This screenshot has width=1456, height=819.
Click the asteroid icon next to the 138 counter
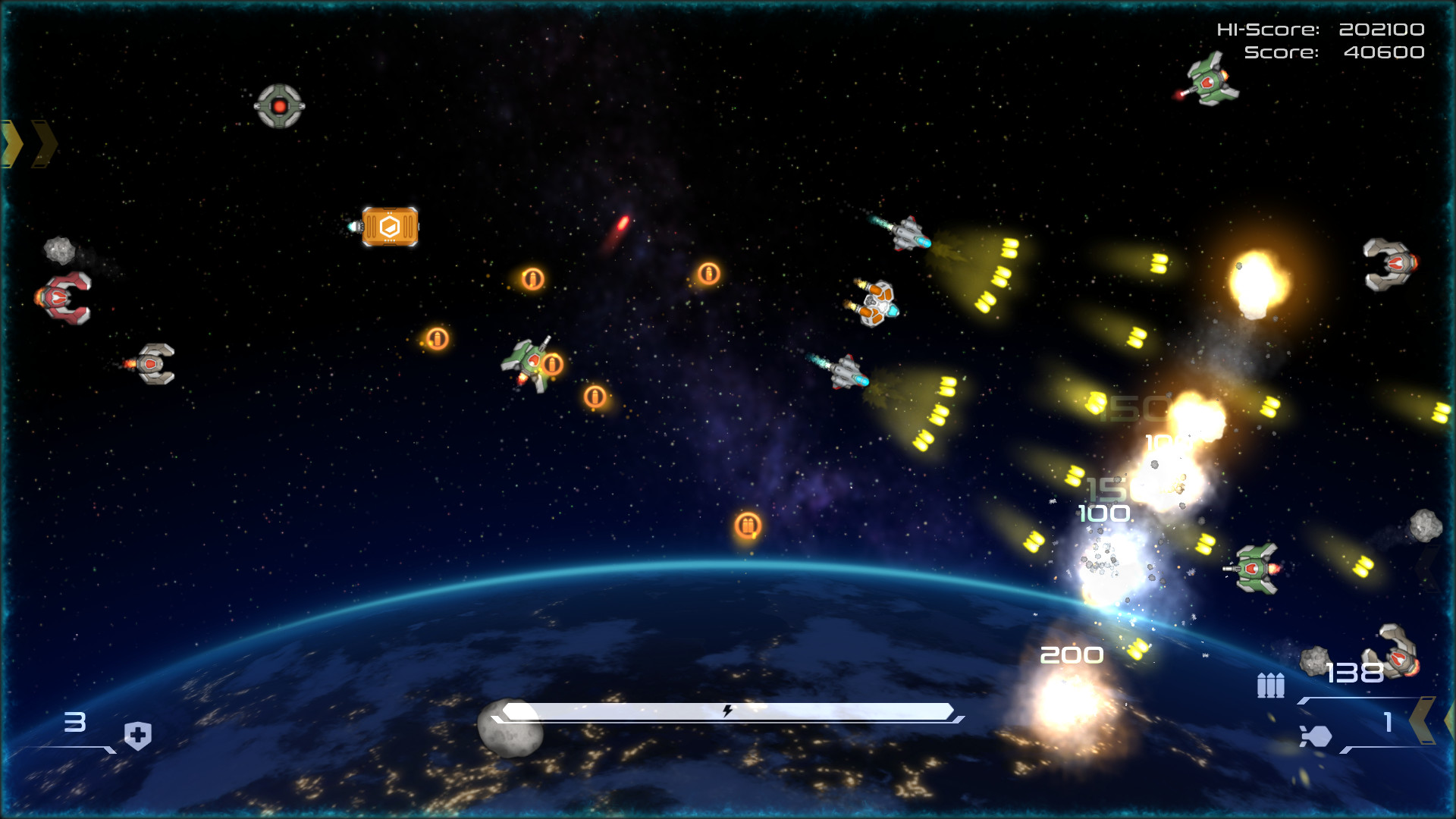[1314, 661]
